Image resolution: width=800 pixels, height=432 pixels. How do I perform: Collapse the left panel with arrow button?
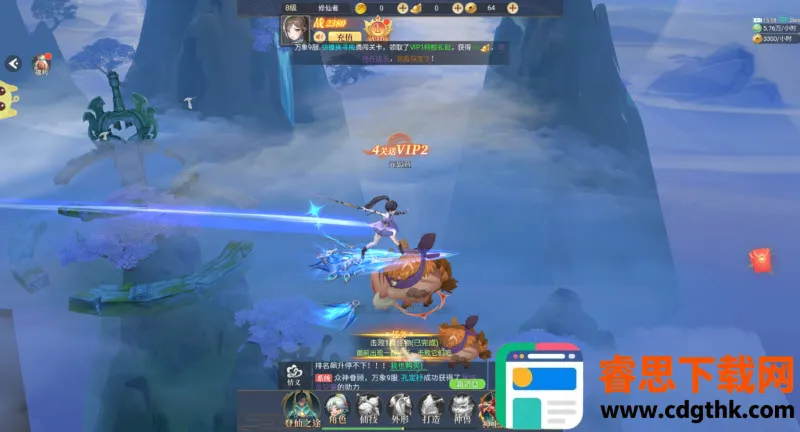coord(13,63)
